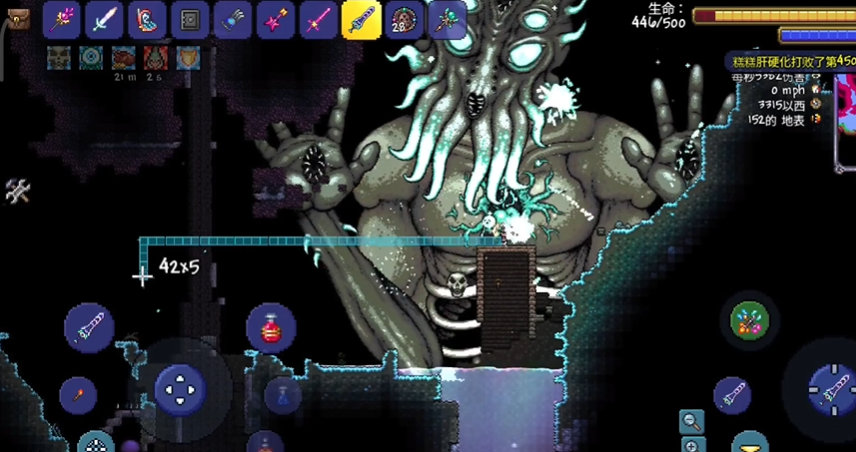Select the white sword hotbar slot

point(104,19)
